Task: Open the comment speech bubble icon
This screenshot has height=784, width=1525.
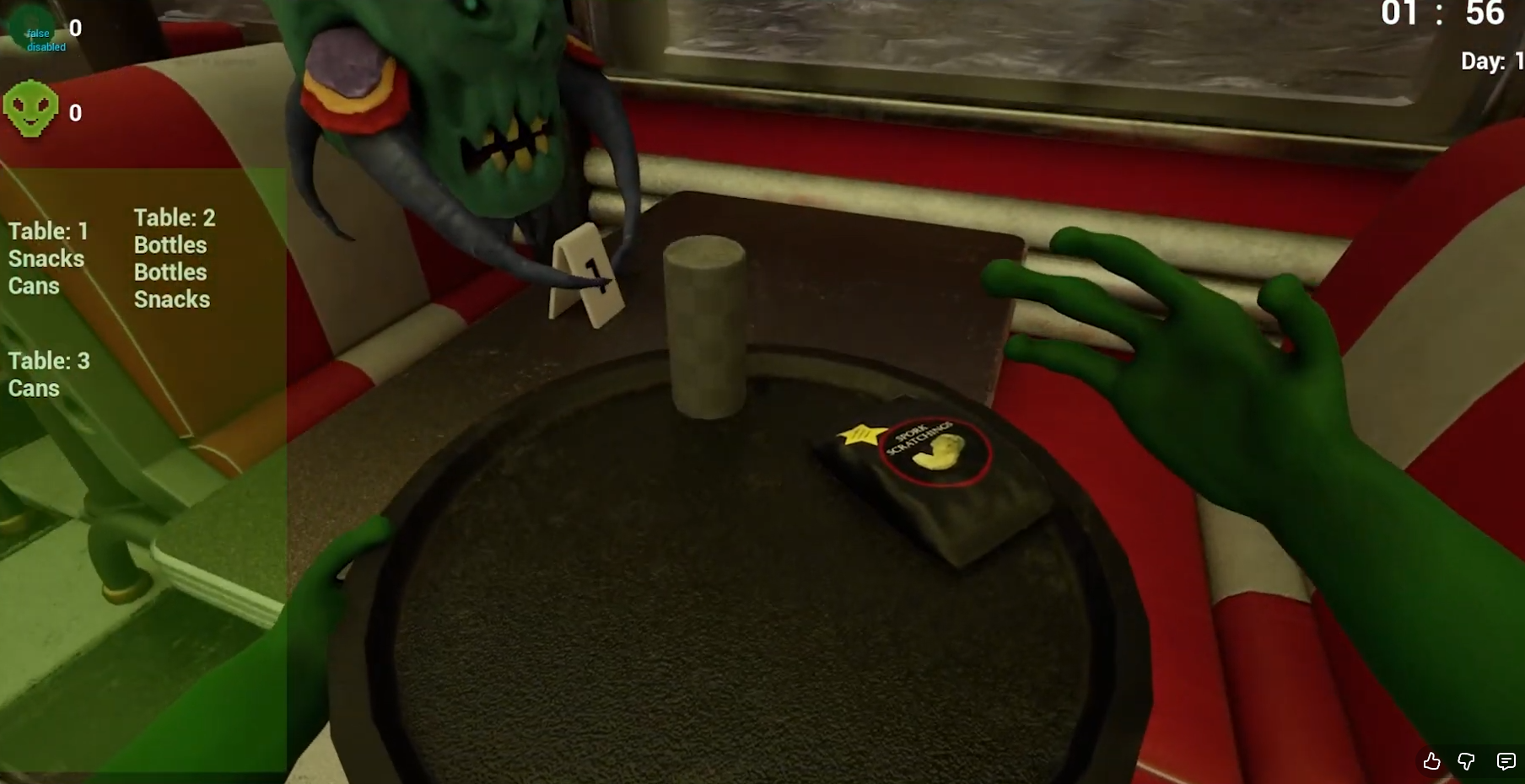Action: point(1506,762)
